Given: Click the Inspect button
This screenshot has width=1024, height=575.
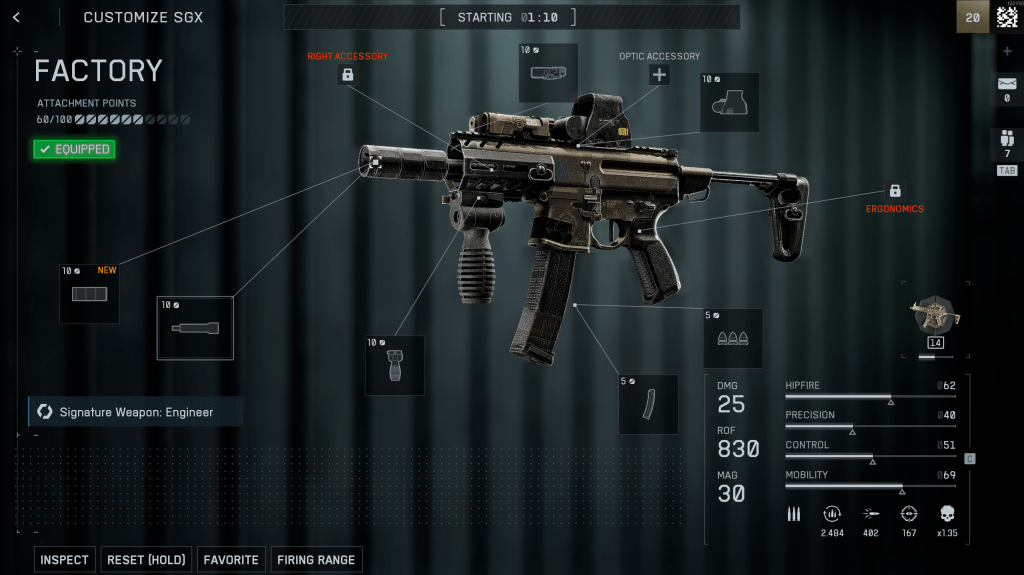Looking at the screenshot, I should coord(64,560).
